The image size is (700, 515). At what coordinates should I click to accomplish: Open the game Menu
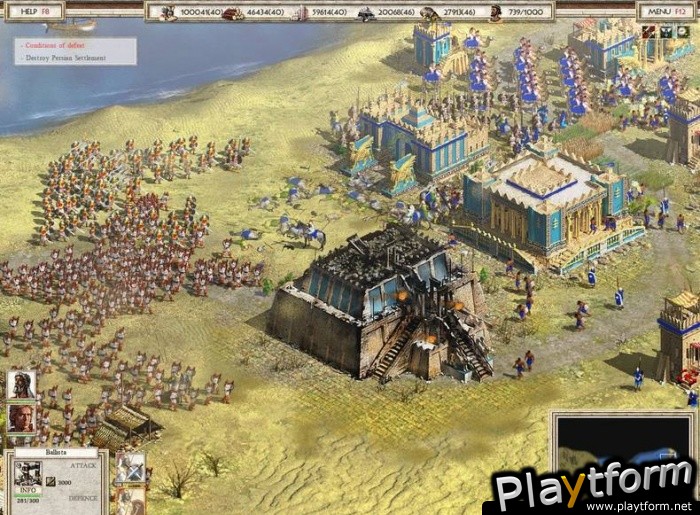click(x=664, y=12)
